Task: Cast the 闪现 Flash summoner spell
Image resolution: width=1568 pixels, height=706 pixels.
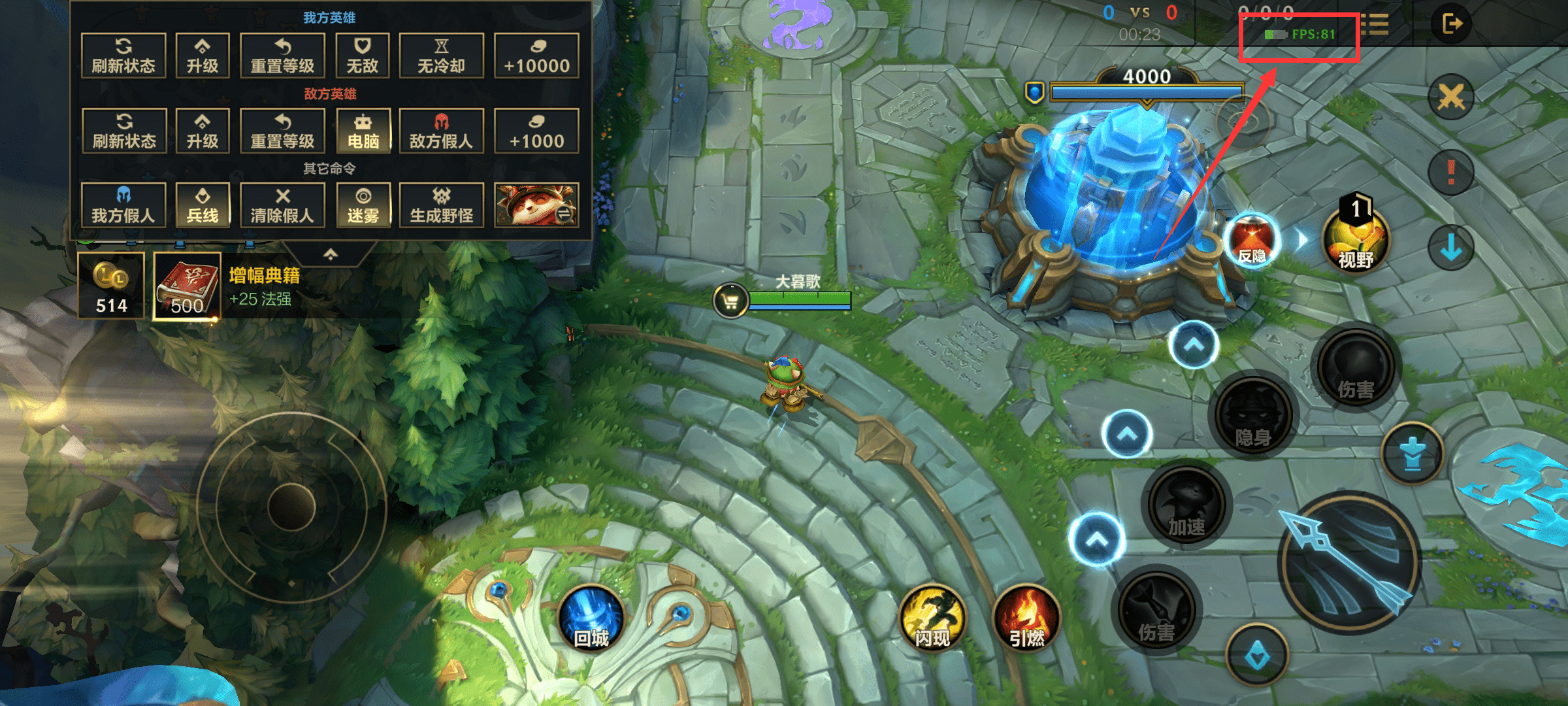Action: pos(932,618)
